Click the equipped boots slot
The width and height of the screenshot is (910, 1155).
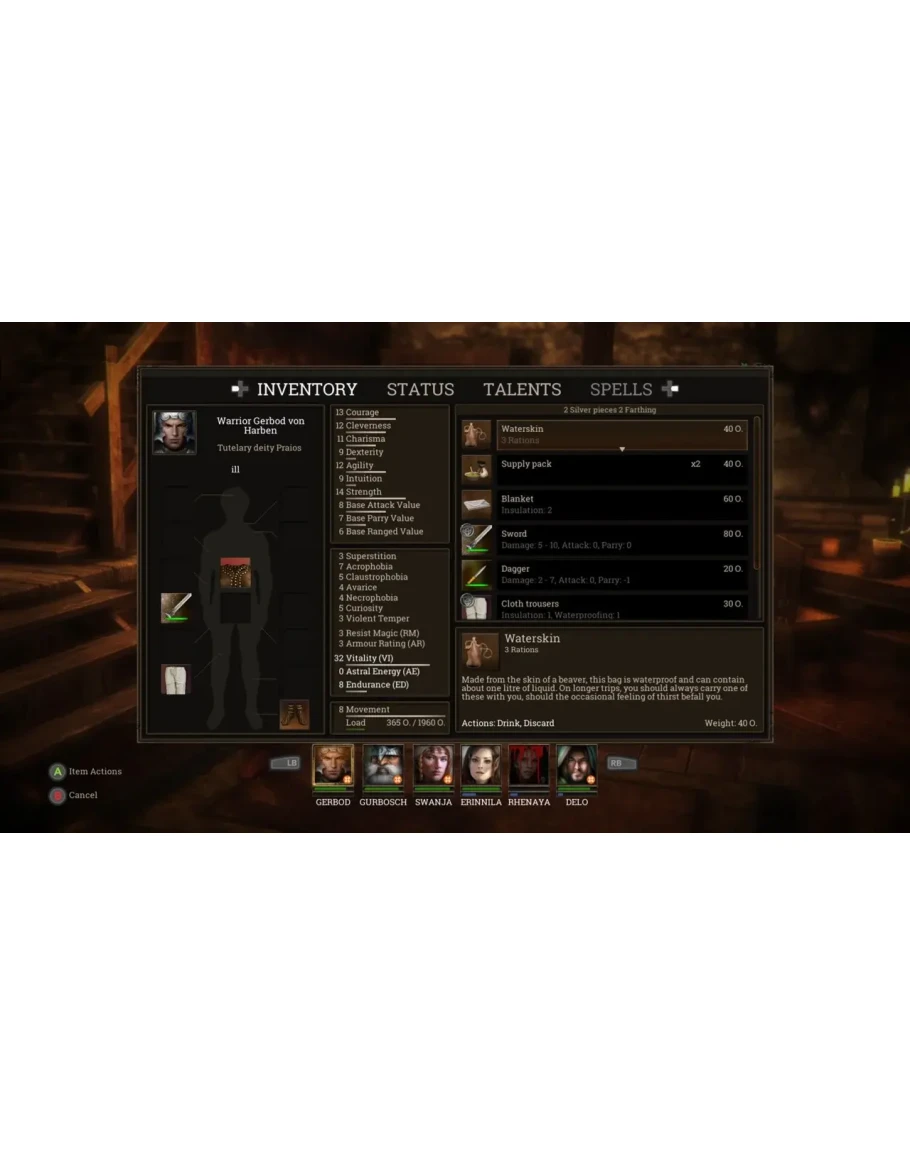294,714
